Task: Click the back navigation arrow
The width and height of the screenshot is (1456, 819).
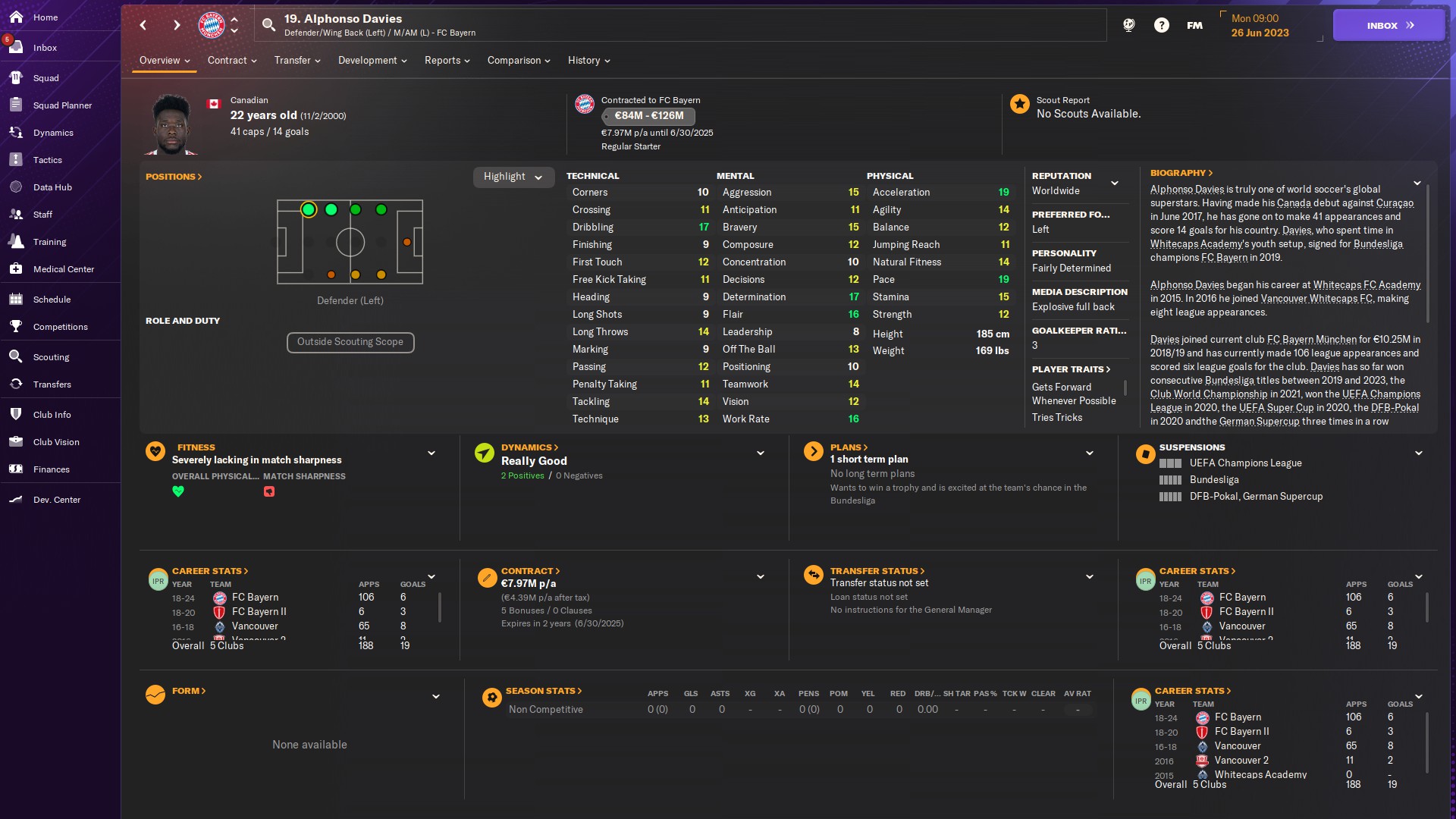Action: (143, 25)
